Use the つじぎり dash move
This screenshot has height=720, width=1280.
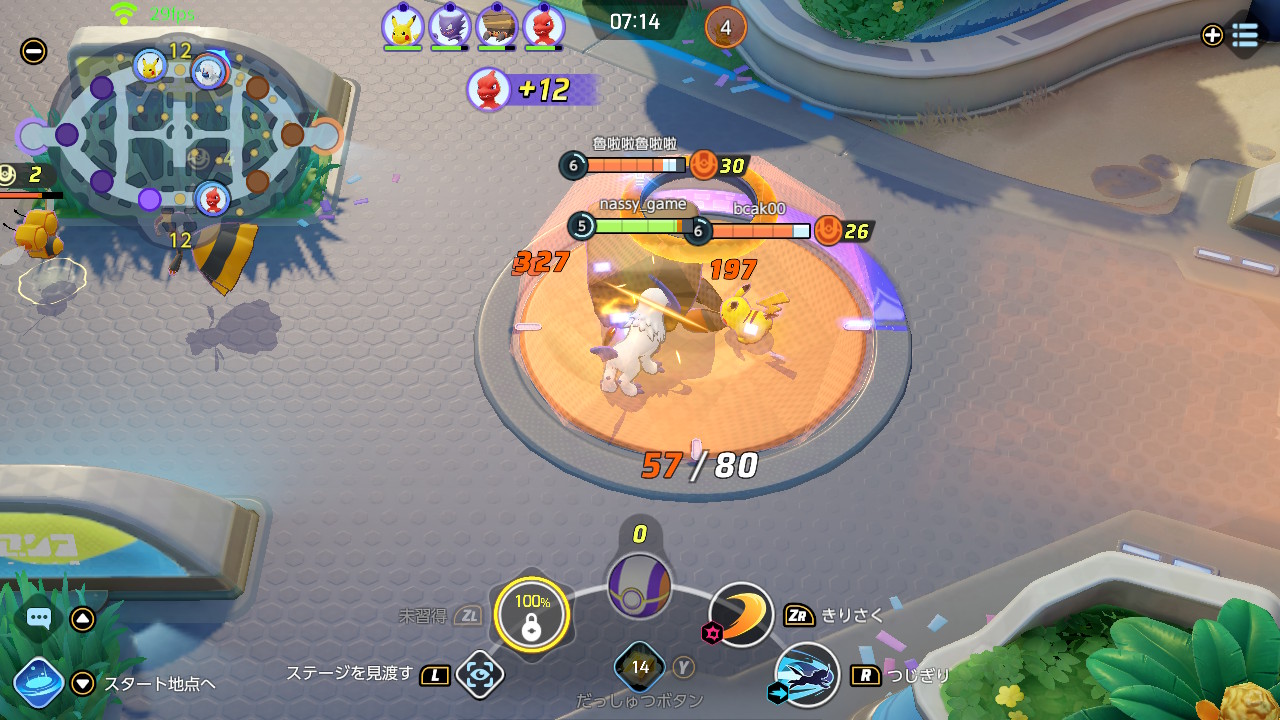coord(807,674)
